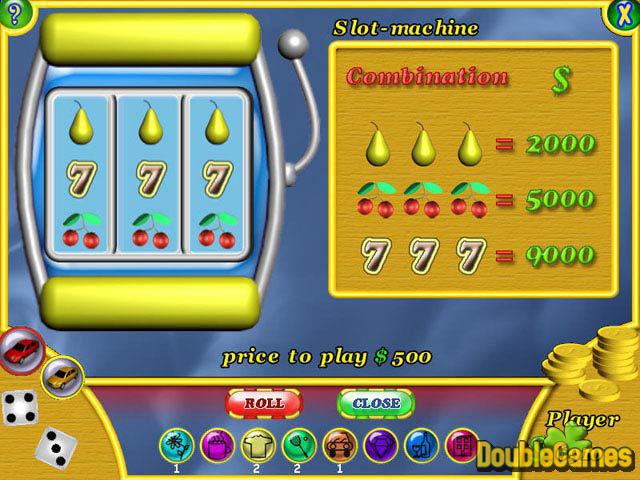The width and height of the screenshot is (640, 480).
Task: Exit using the X corner button
Action: click(x=623, y=14)
